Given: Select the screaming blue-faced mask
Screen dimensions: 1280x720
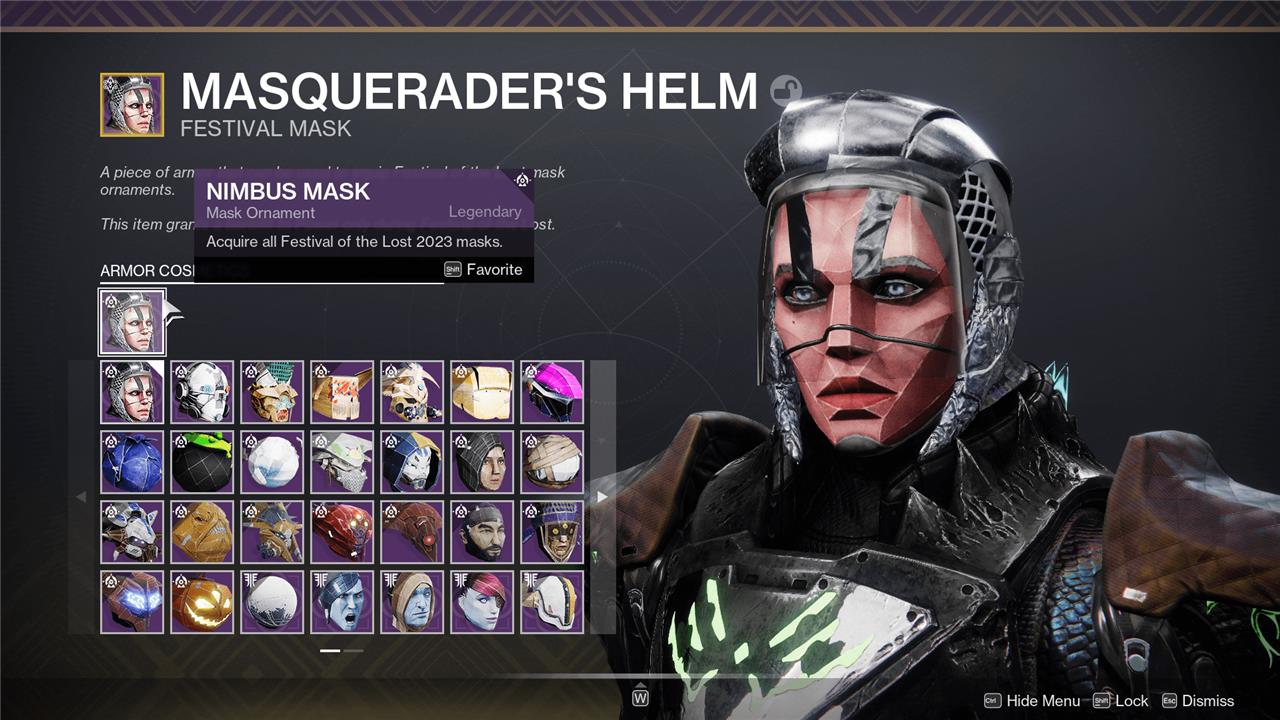Looking at the screenshot, I should [342, 602].
